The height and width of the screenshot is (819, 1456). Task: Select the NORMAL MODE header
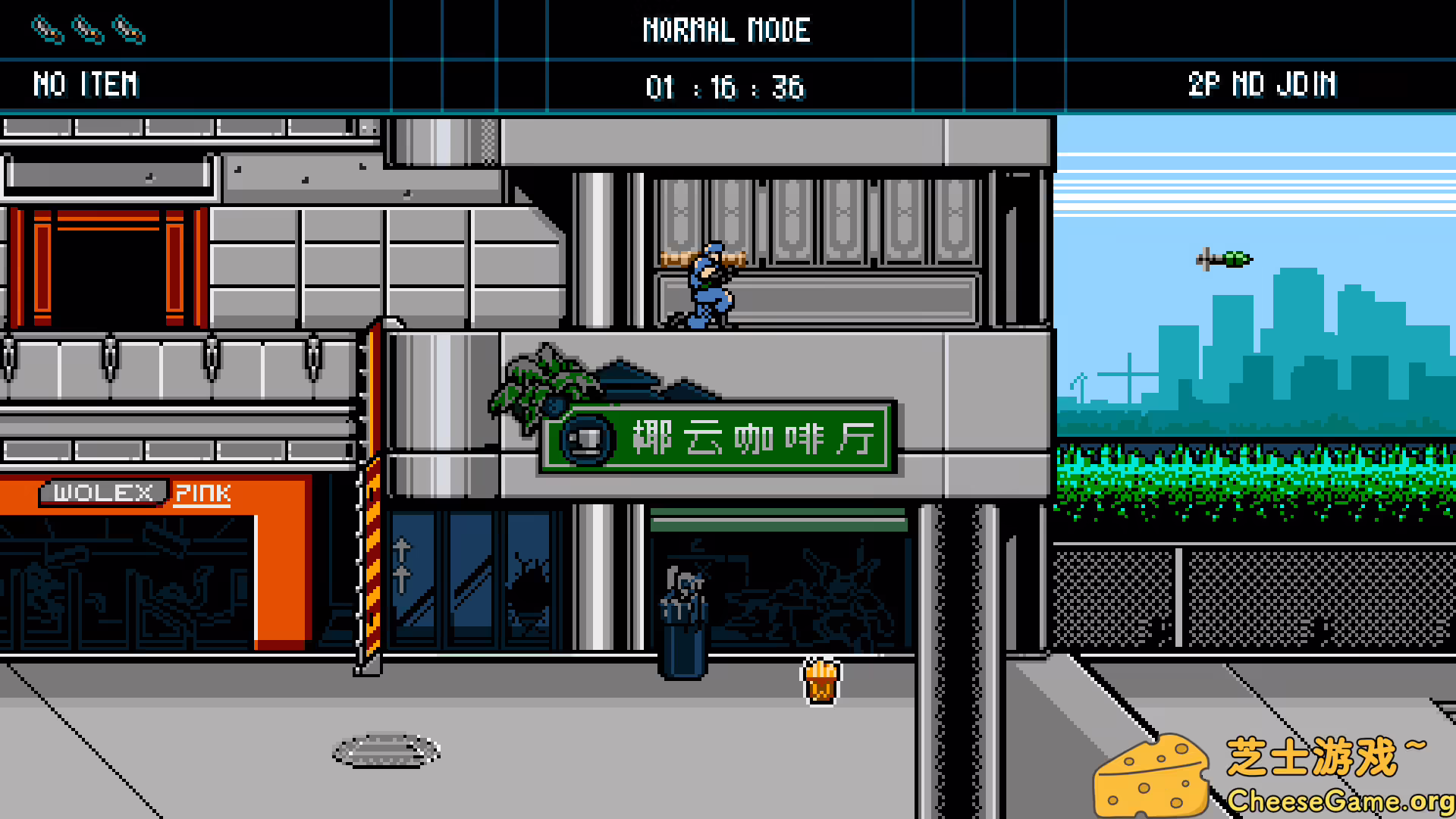tap(727, 30)
